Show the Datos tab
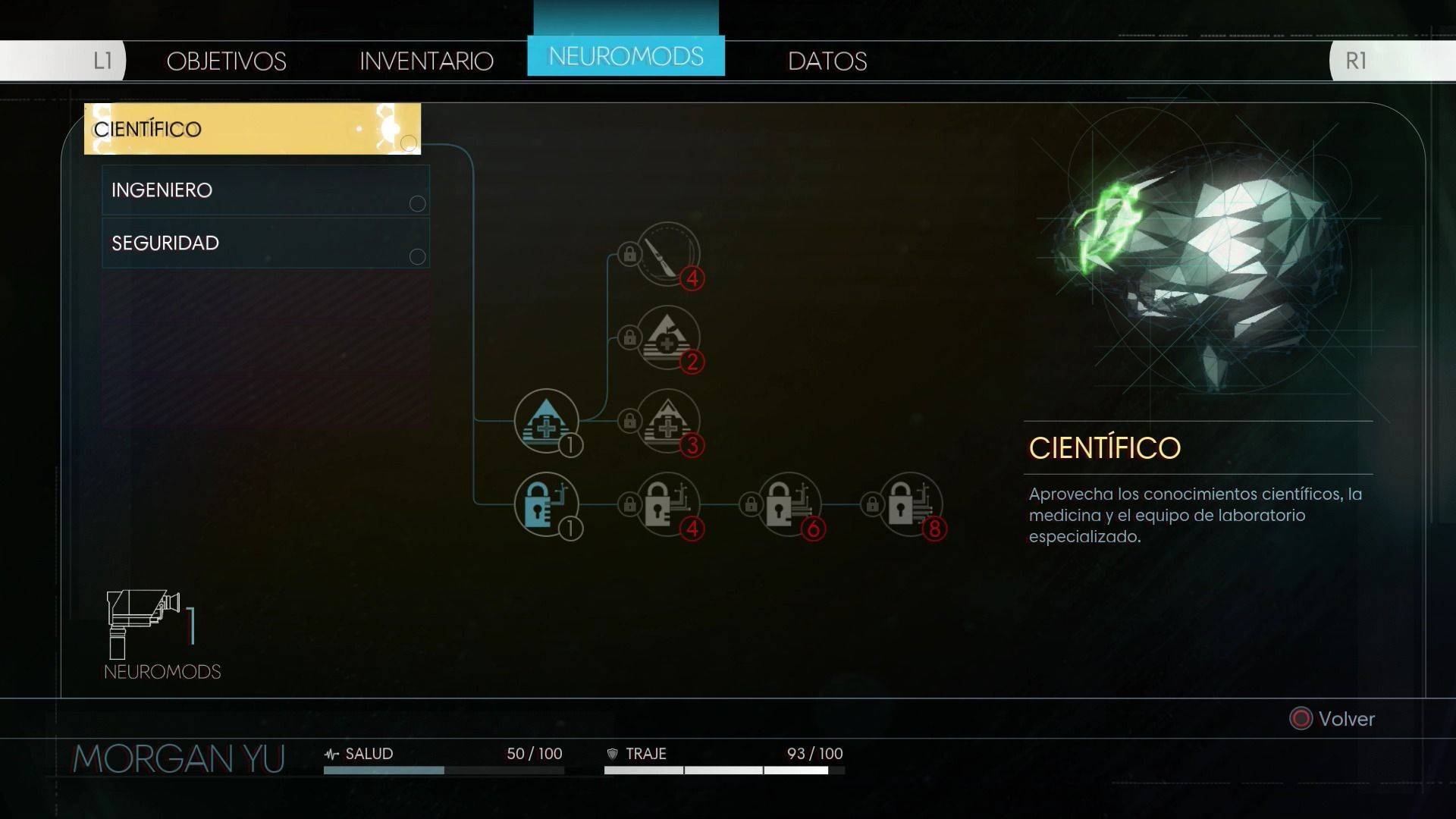Screen dimensions: 1456x819 pos(827,61)
